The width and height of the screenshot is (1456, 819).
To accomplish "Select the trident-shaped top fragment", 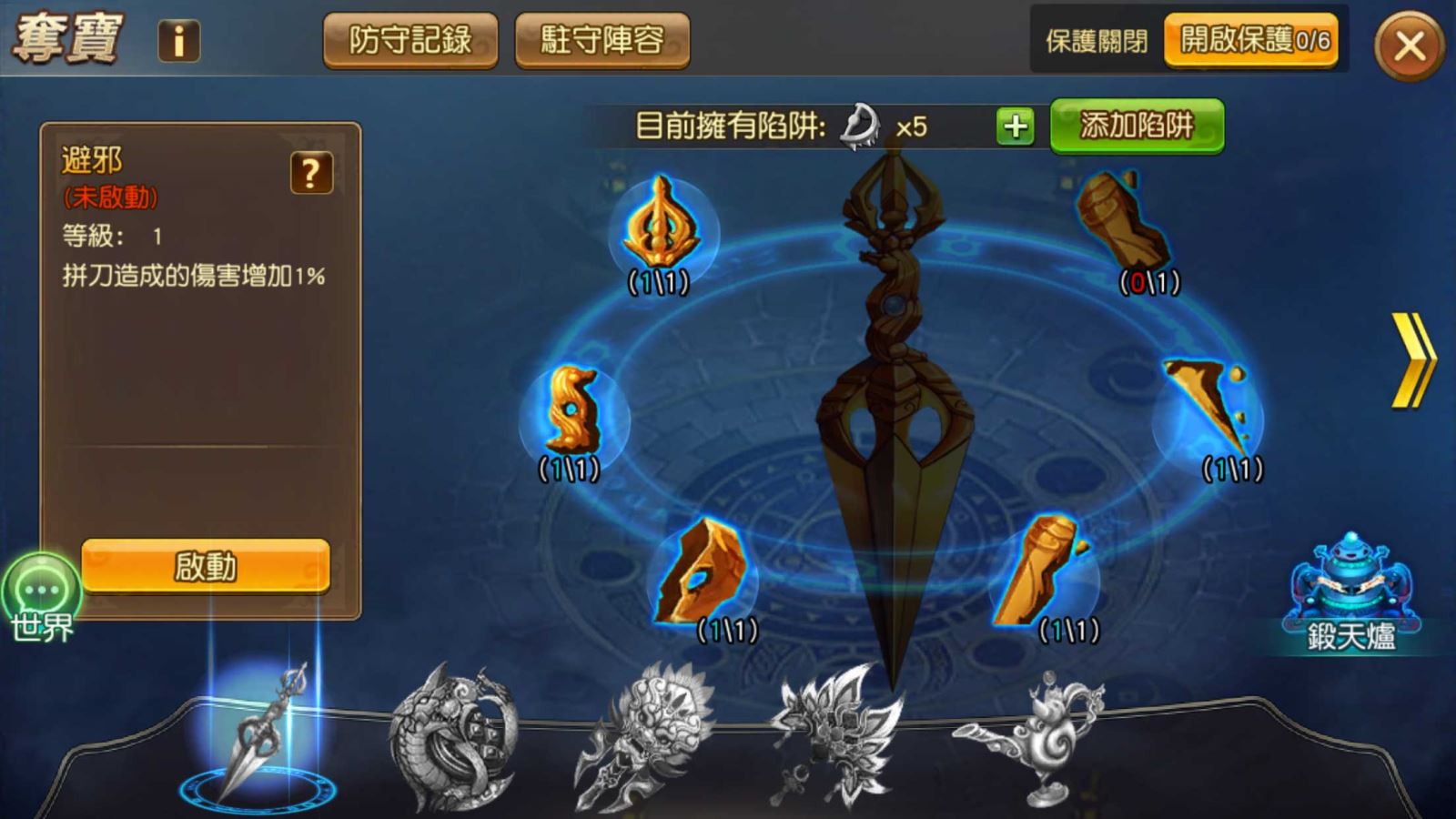I will [662, 226].
